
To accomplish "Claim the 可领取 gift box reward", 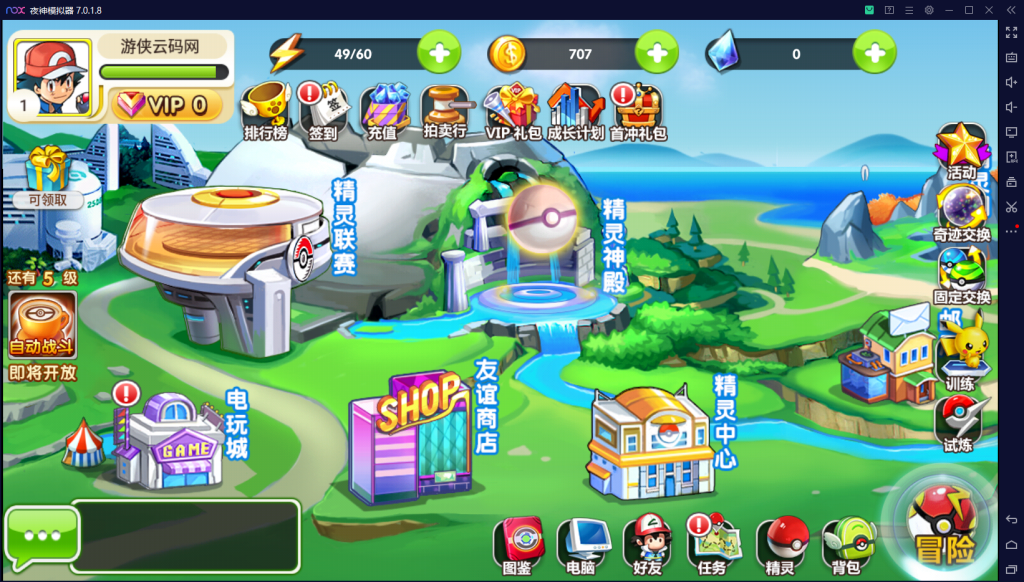I will point(42,177).
